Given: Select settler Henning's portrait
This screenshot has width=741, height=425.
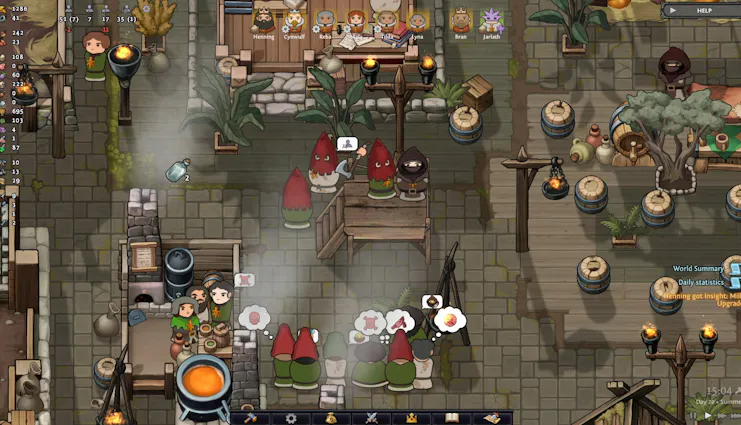Looking at the screenshot, I should tap(263, 20).
